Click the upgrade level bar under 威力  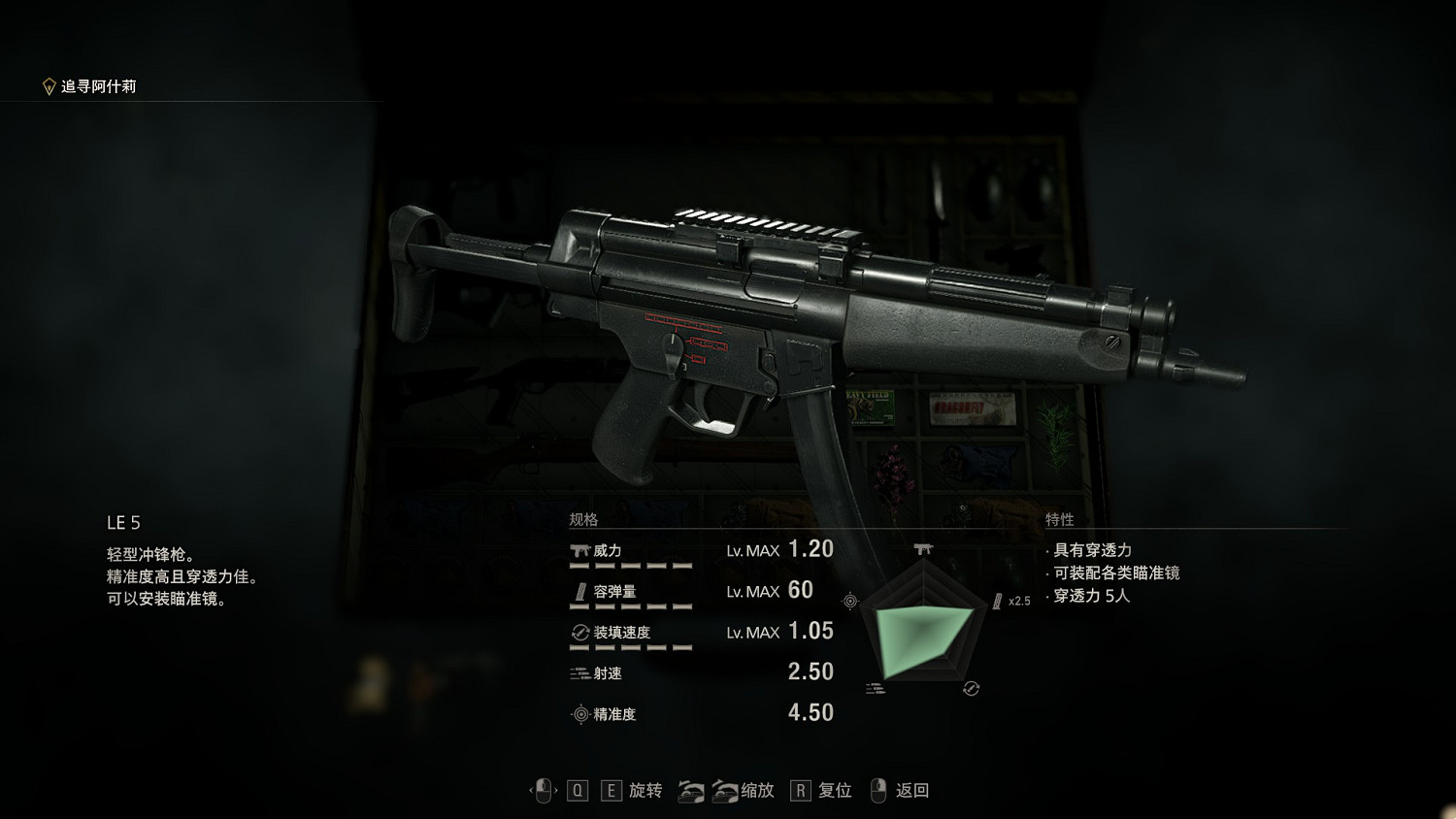point(629,567)
